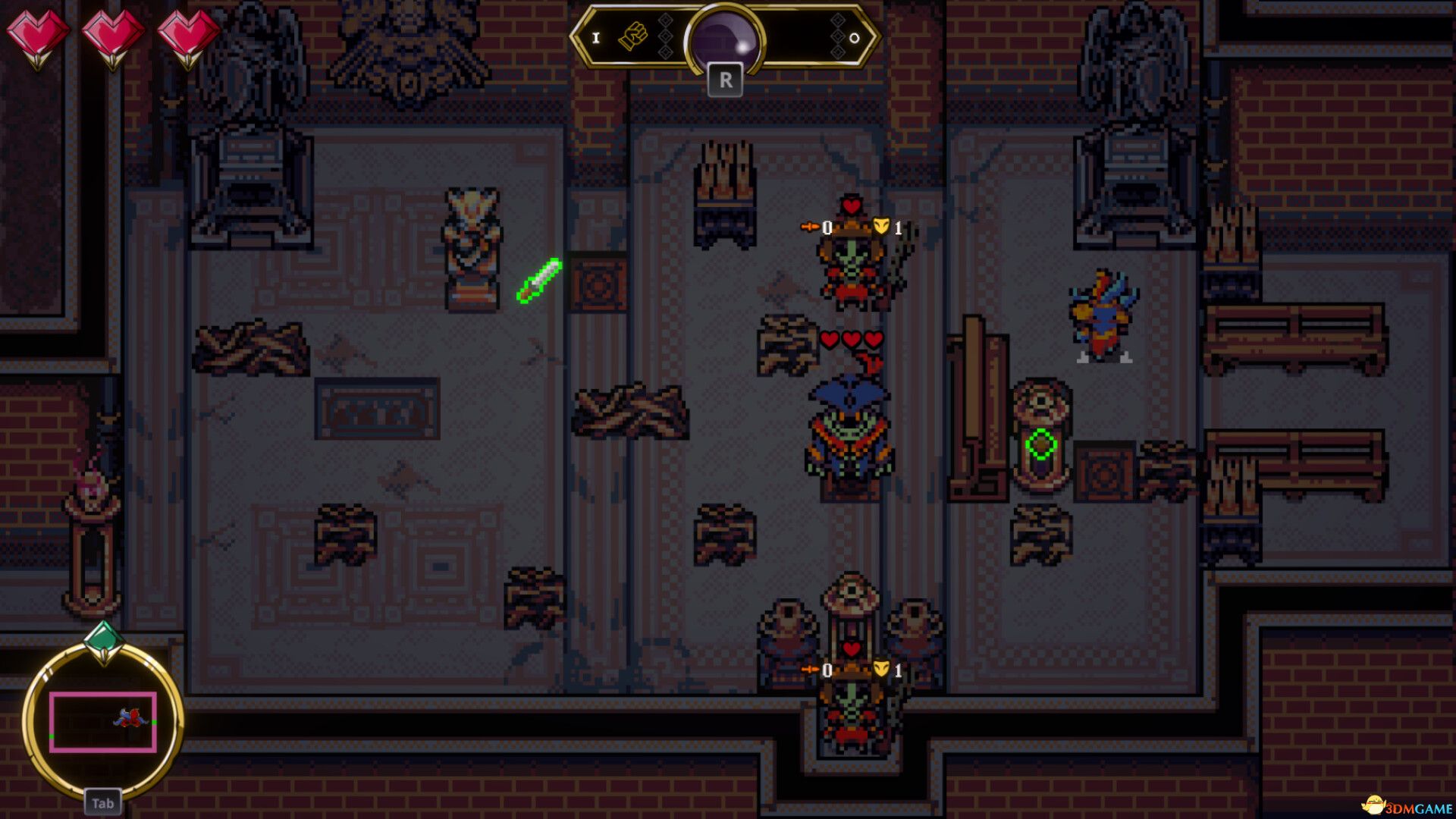Click the third heart container in health bar
This screenshot has width=1456, height=819.
click(187, 34)
